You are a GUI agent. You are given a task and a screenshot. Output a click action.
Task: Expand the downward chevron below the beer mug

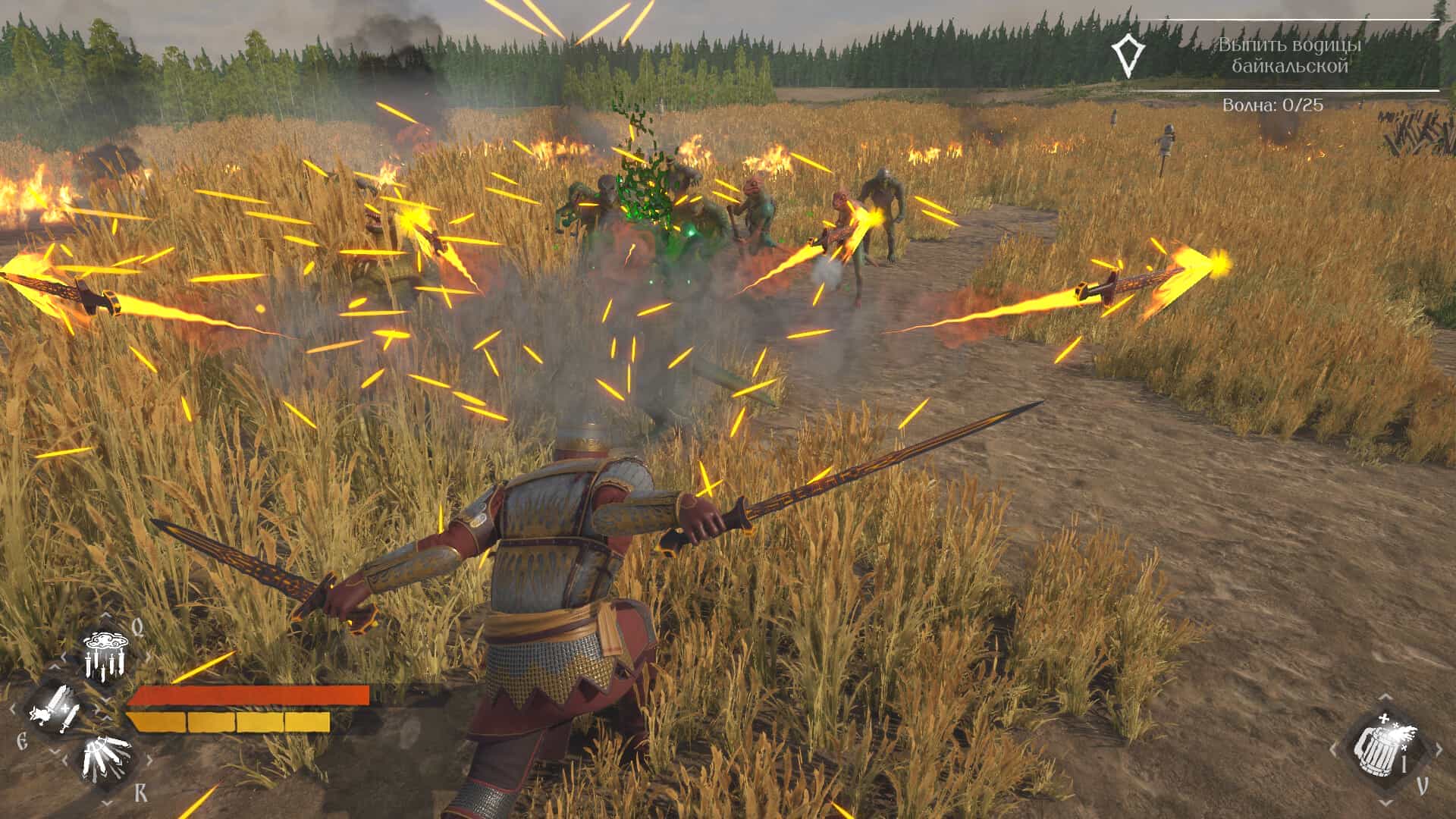[x=1385, y=803]
